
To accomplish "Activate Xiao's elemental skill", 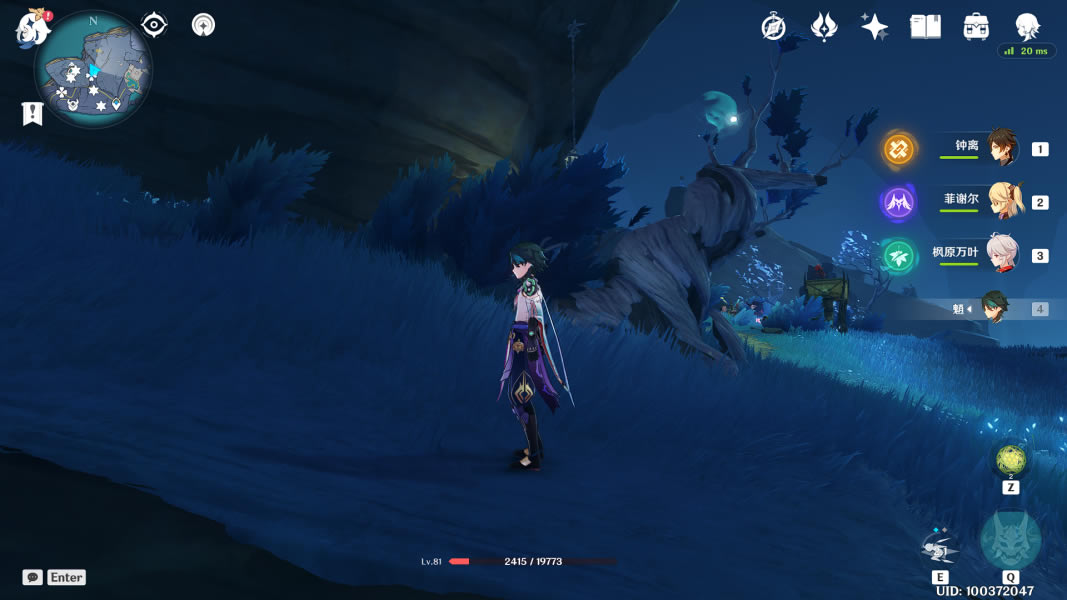I will click(940, 549).
